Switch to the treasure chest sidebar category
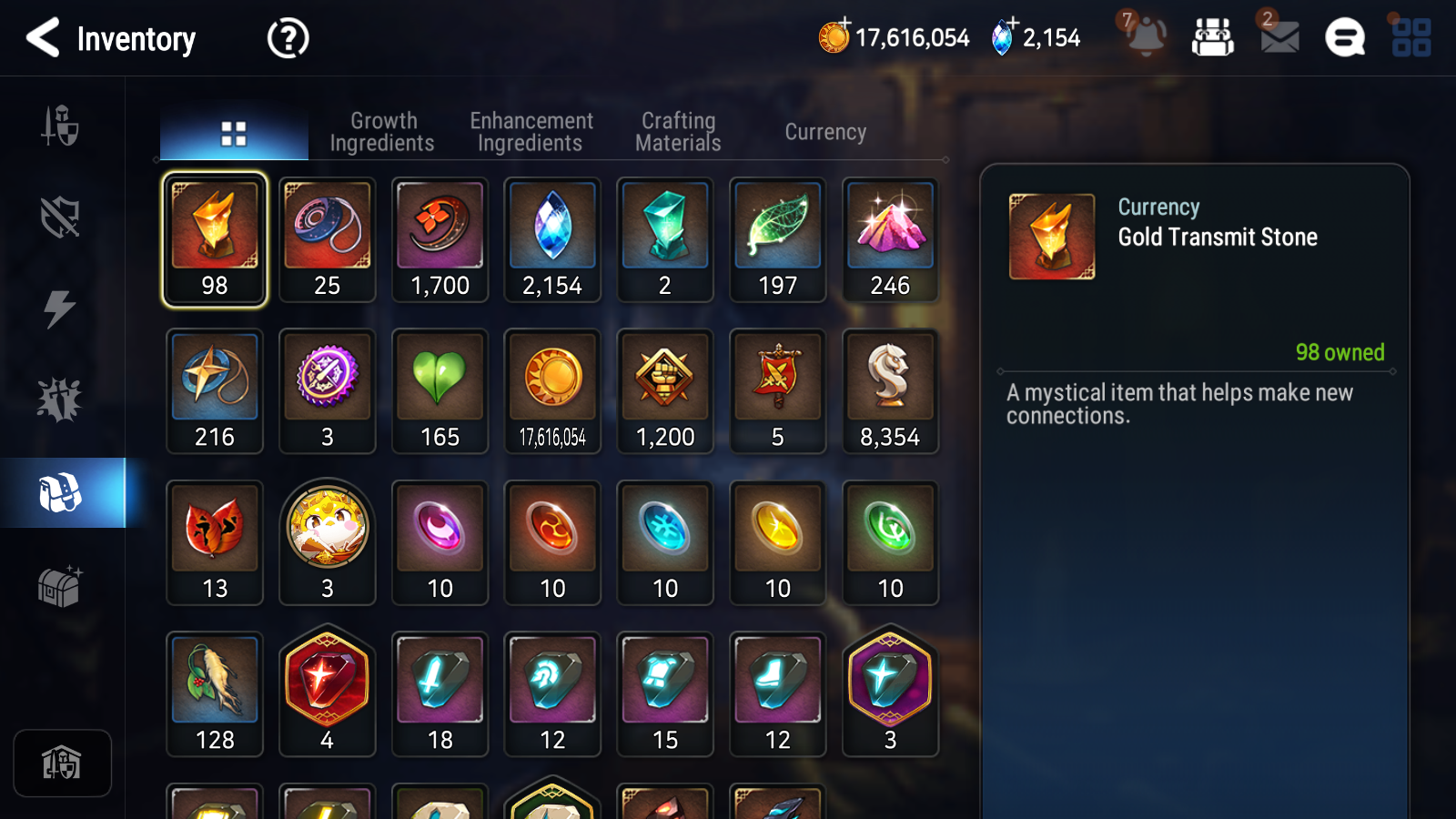Screen dimensions: 1456x819 (x=60, y=585)
